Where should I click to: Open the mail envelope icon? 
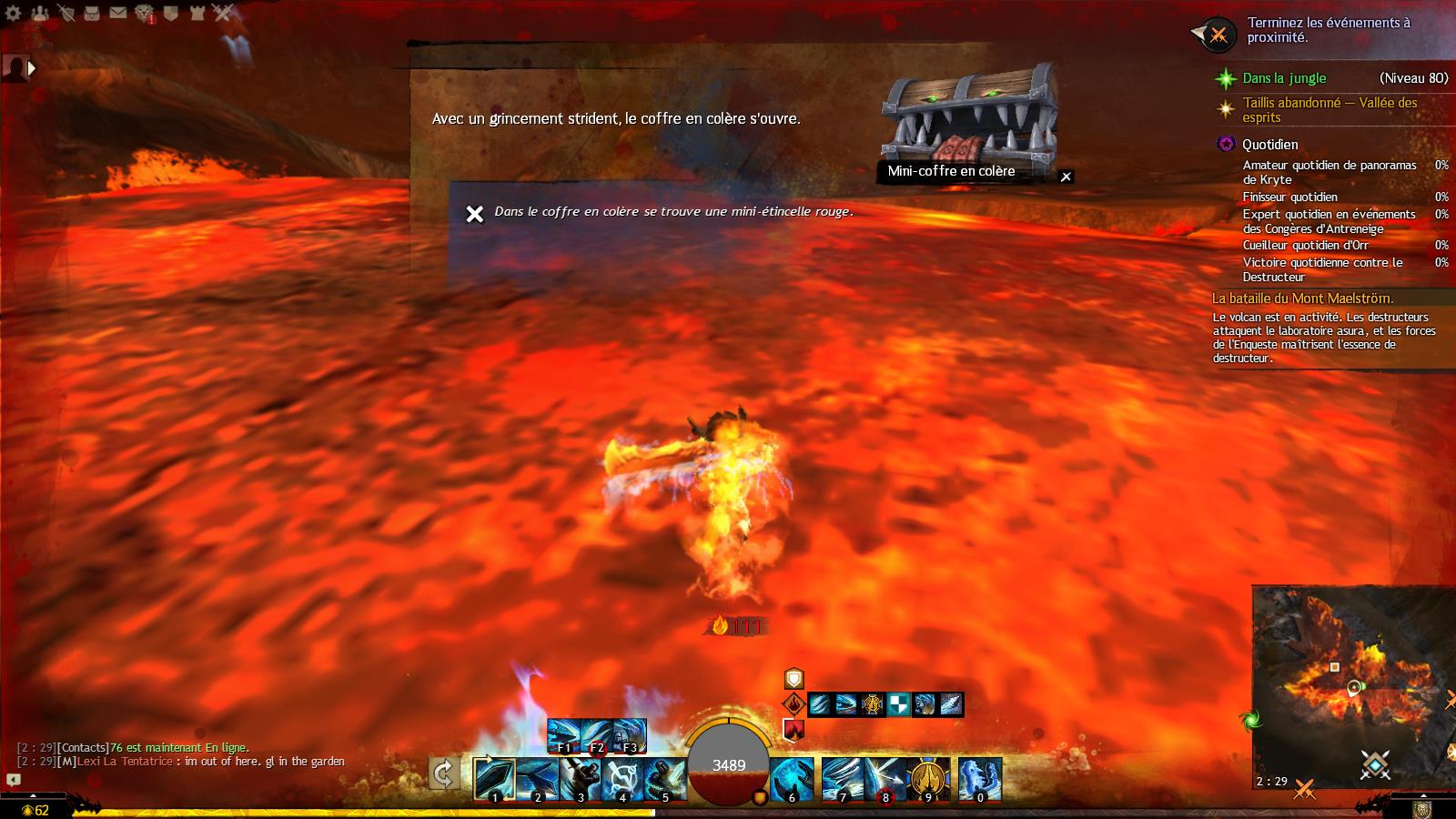click(118, 13)
